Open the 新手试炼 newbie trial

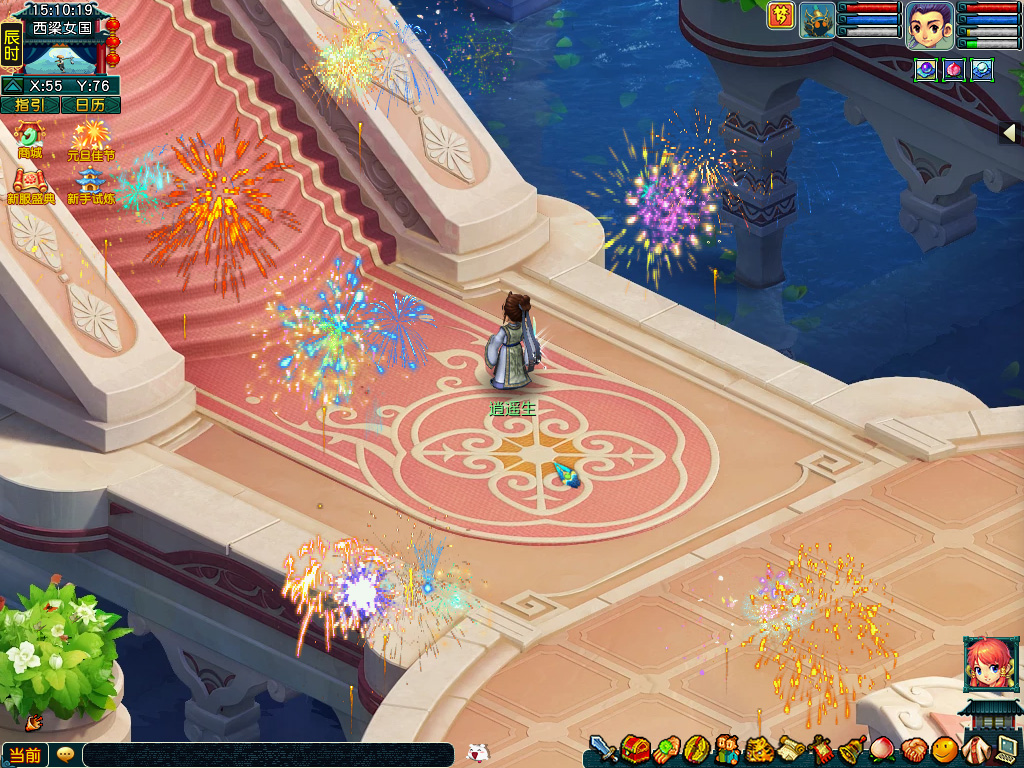(90, 185)
